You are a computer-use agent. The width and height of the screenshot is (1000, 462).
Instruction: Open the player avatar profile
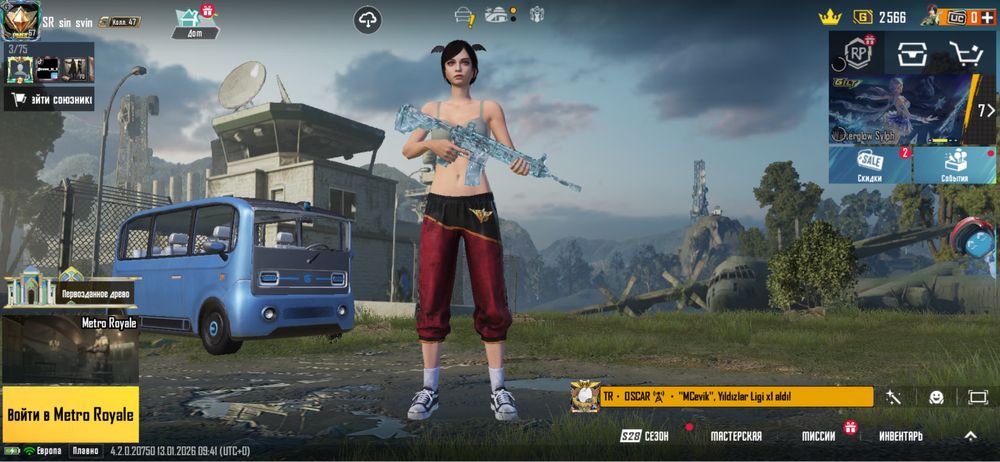(x=19, y=18)
